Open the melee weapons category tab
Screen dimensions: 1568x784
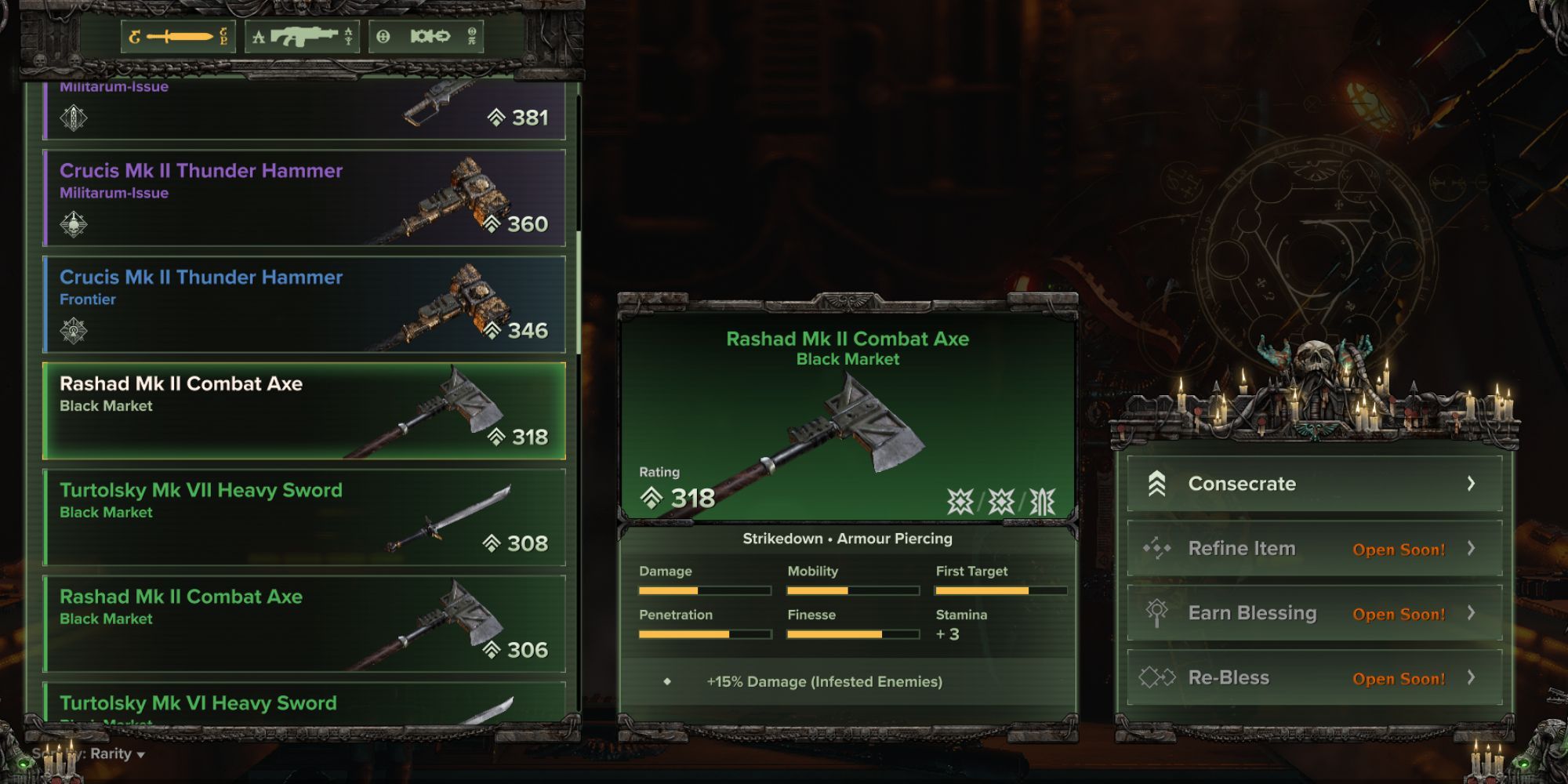pos(176,35)
